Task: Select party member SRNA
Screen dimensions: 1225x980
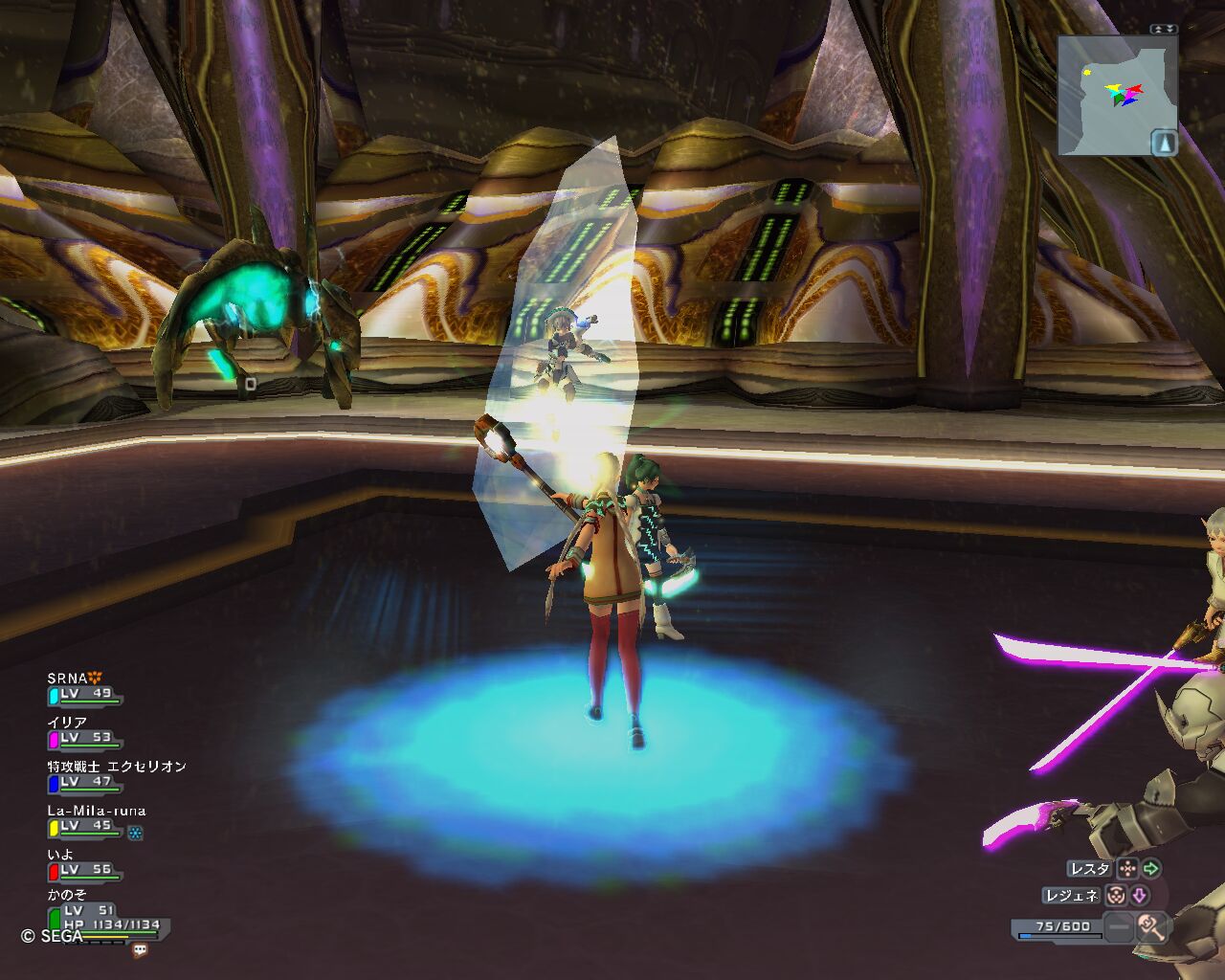Action: [x=84, y=687]
